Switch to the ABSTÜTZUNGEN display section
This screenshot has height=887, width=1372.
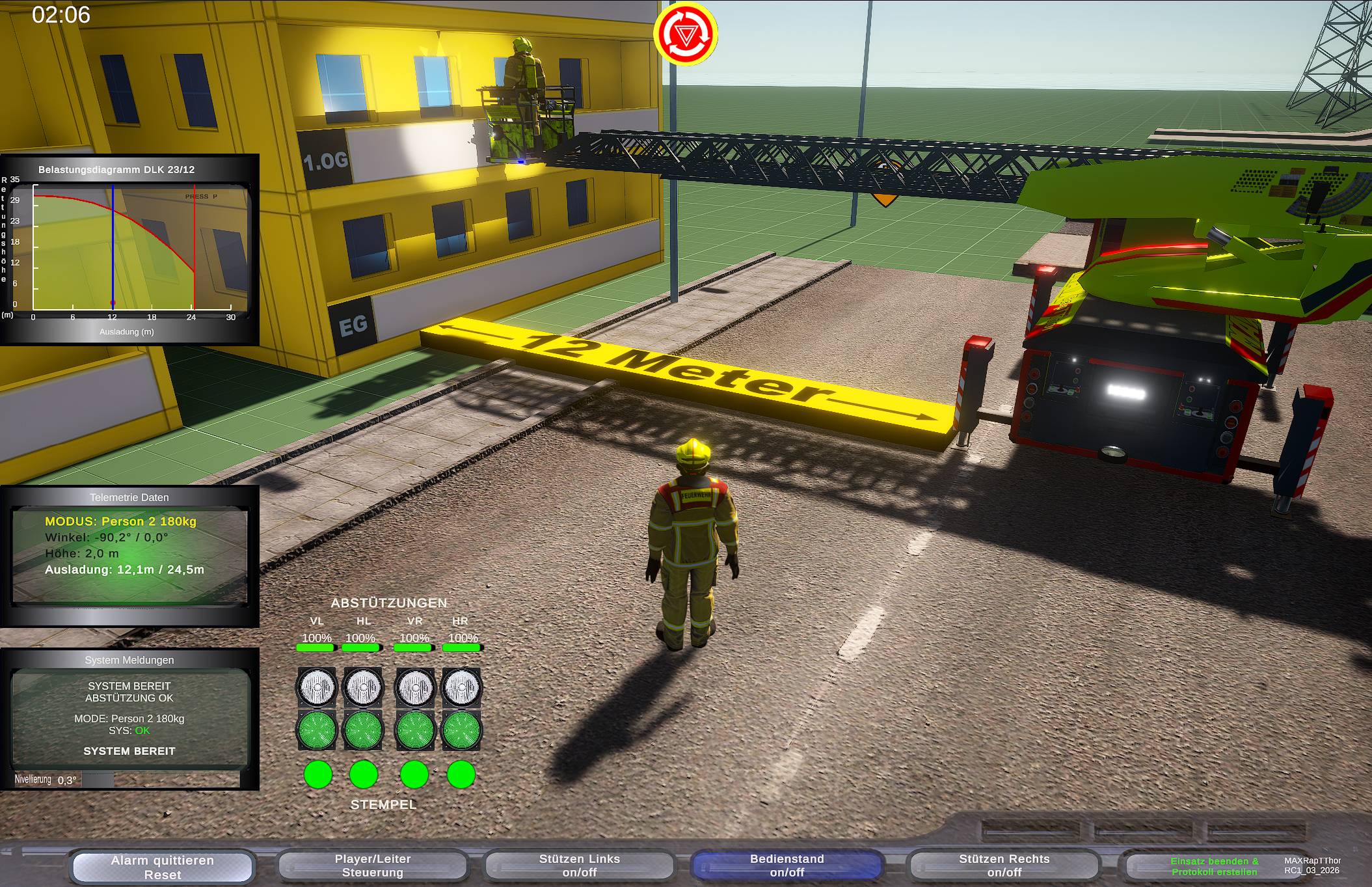pos(389,603)
